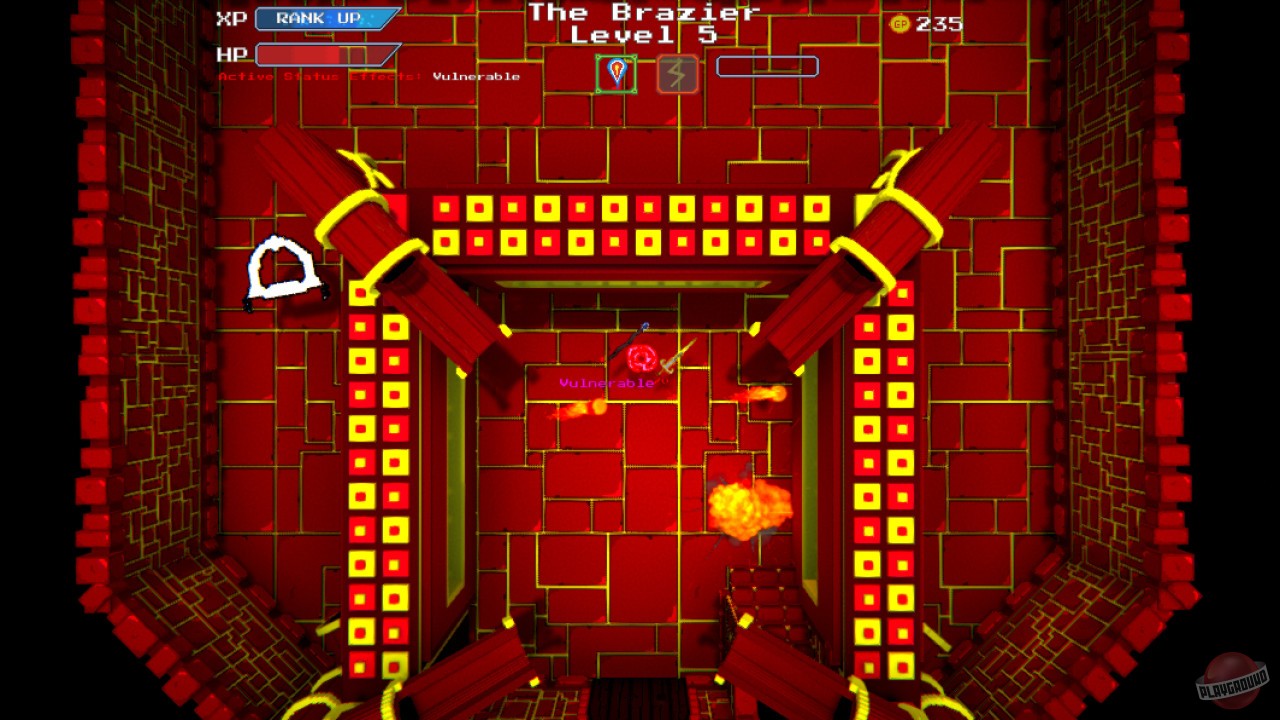Click the player character in the arena

642,358
